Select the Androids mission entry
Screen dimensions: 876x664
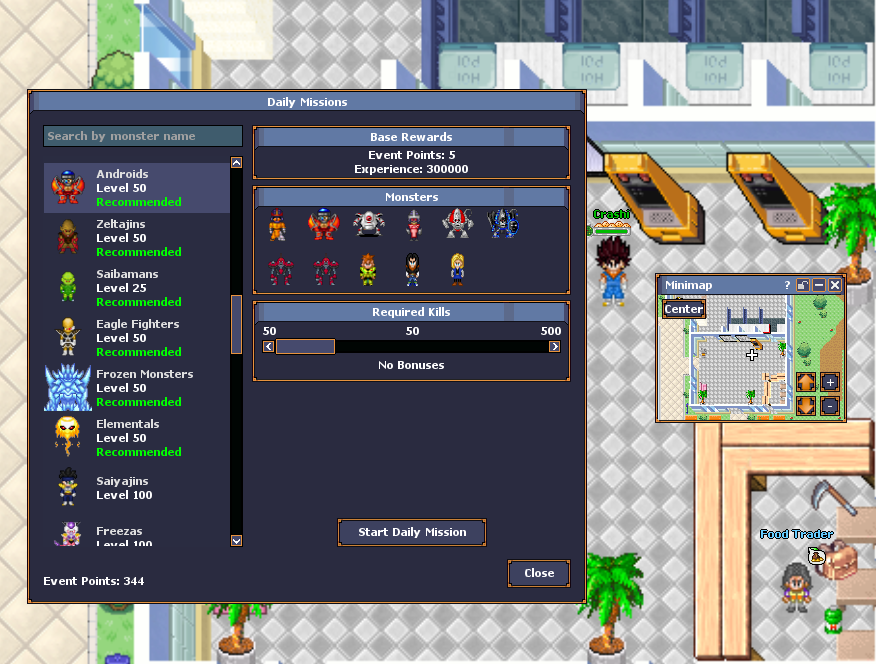pyautogui.click(x=136, y=188)
